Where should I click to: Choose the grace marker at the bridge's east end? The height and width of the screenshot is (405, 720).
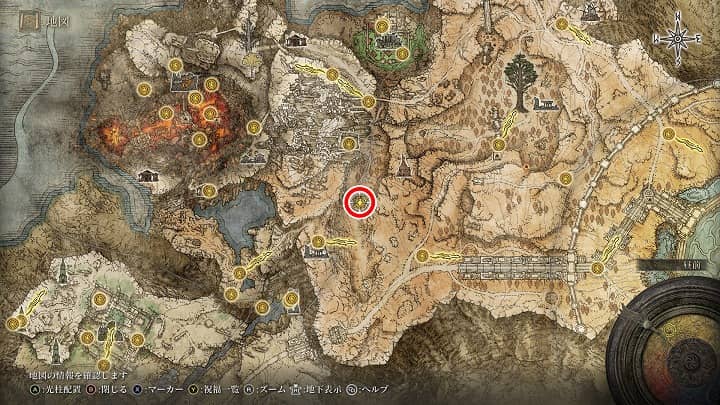tap(597, 267)
